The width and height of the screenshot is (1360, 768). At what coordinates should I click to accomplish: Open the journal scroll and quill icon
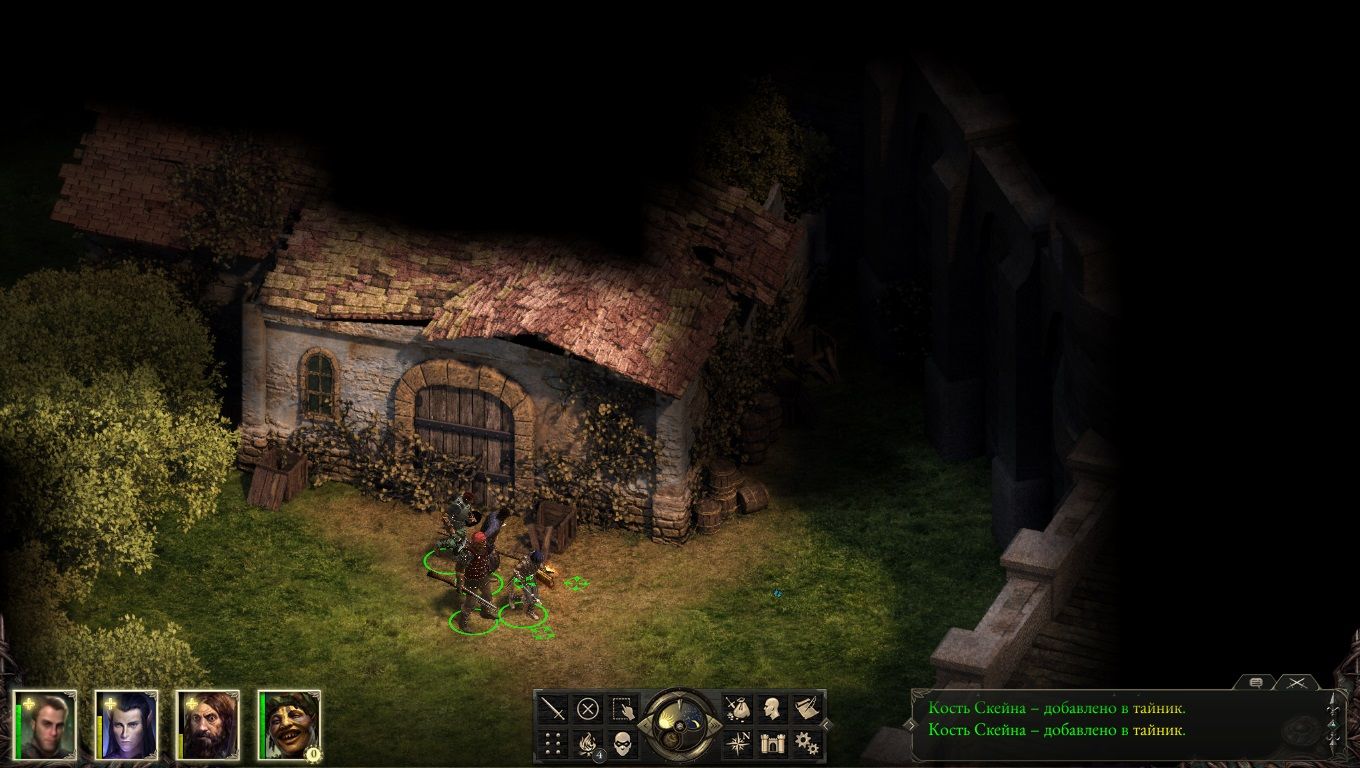[807, 709]
